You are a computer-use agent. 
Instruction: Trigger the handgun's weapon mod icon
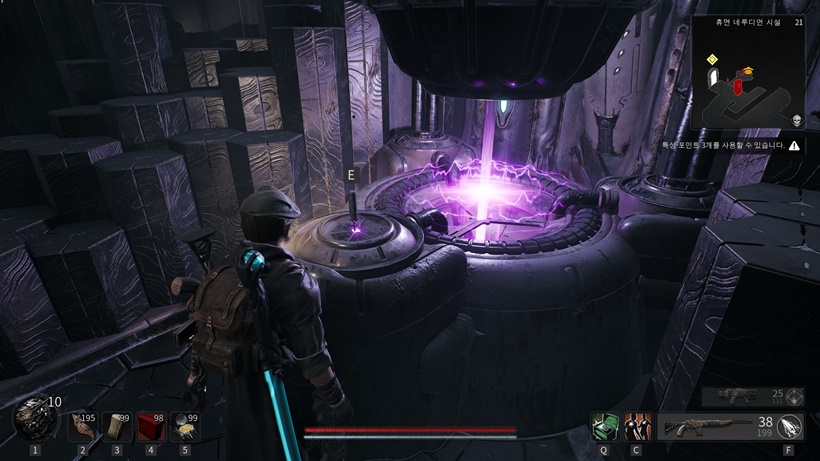click(x=796, y=396)
